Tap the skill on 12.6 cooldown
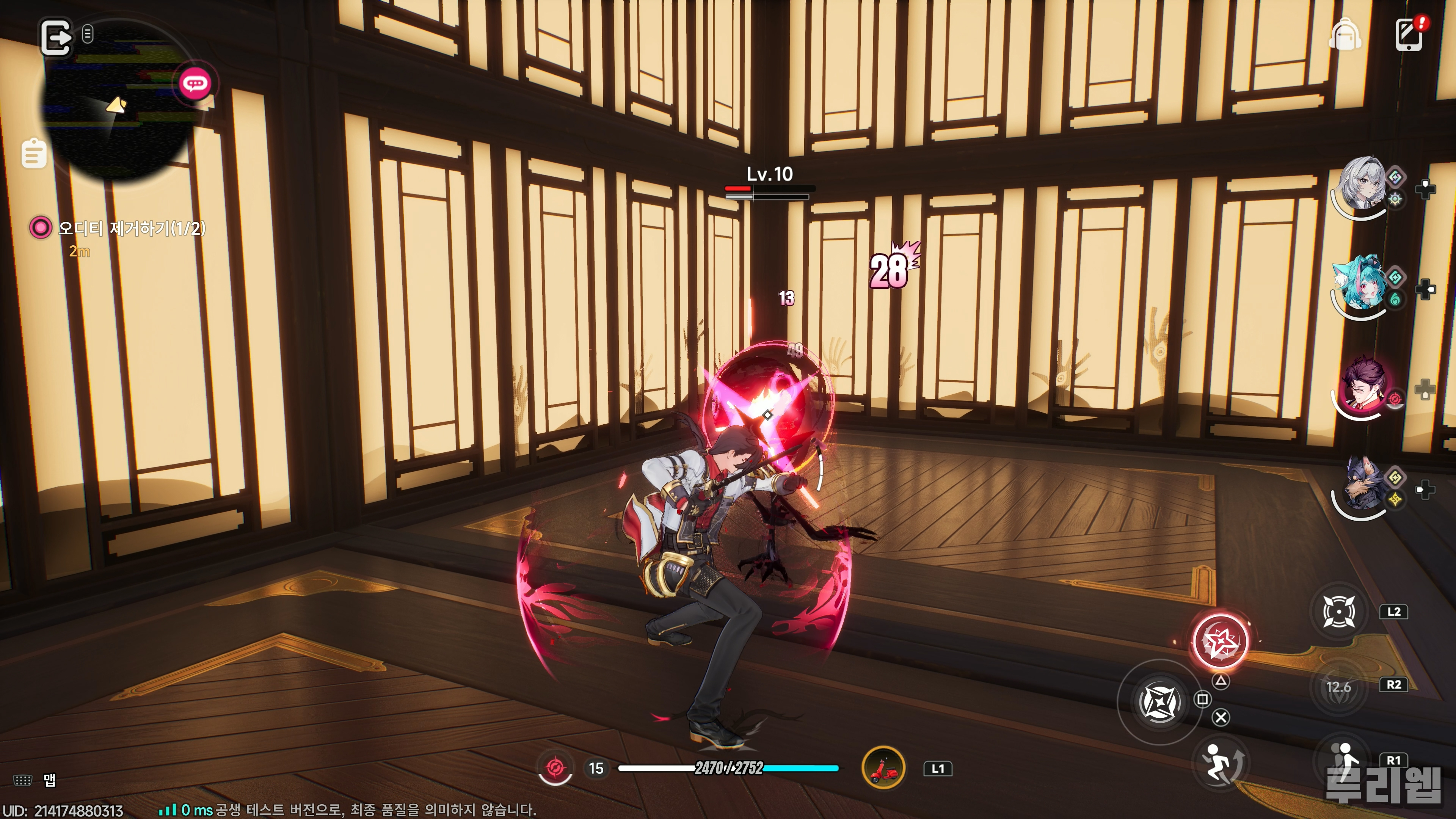 click(x=1338, y=687)
